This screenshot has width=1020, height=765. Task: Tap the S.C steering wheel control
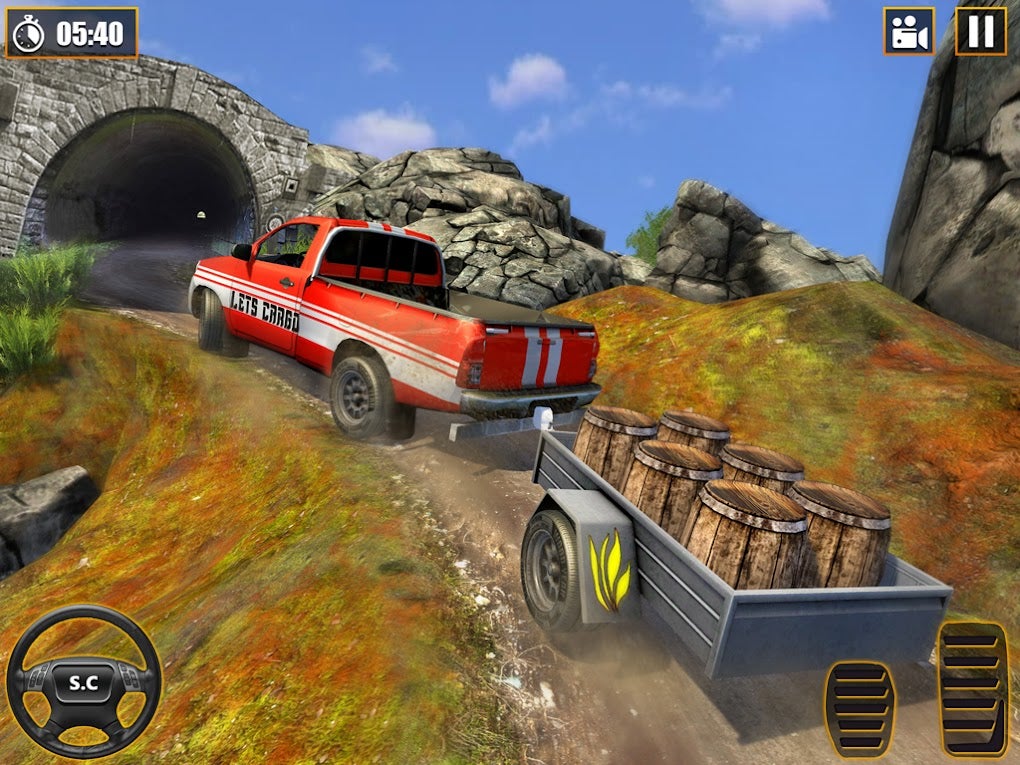pos(83,681)
